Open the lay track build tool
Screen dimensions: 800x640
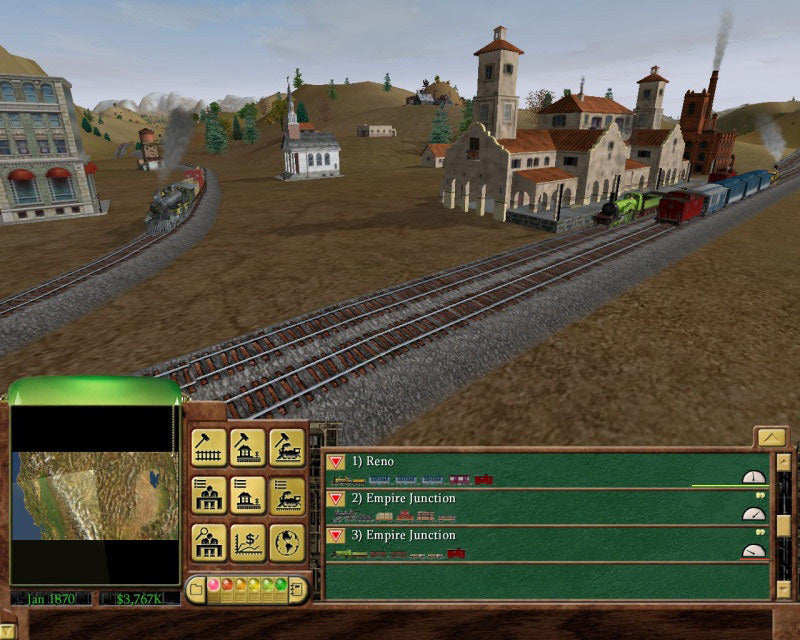tap(209, 448)
